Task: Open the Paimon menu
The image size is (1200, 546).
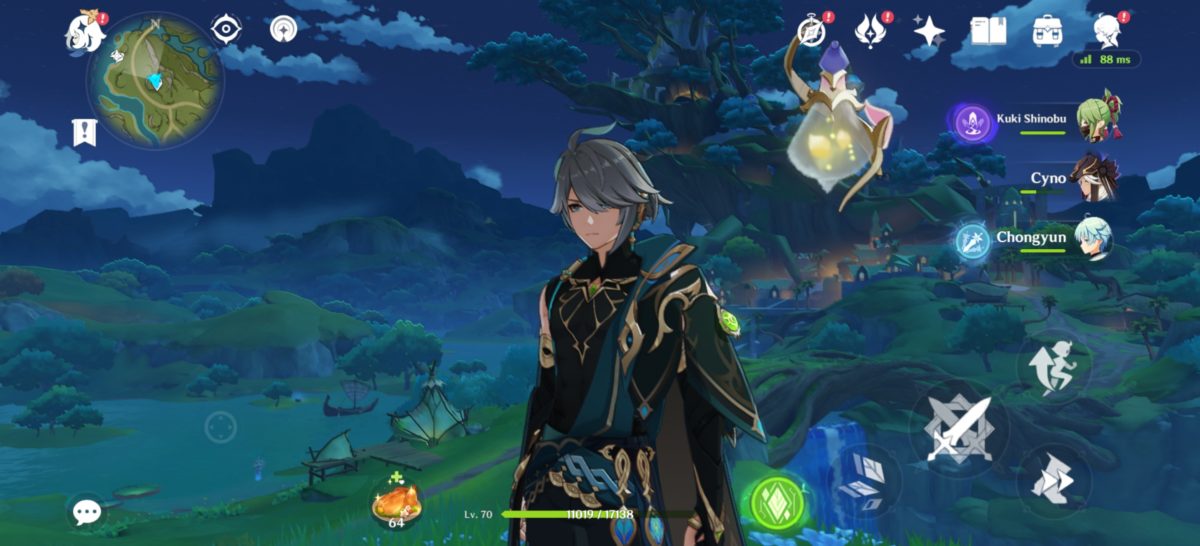Action: [x=86, y=32]
